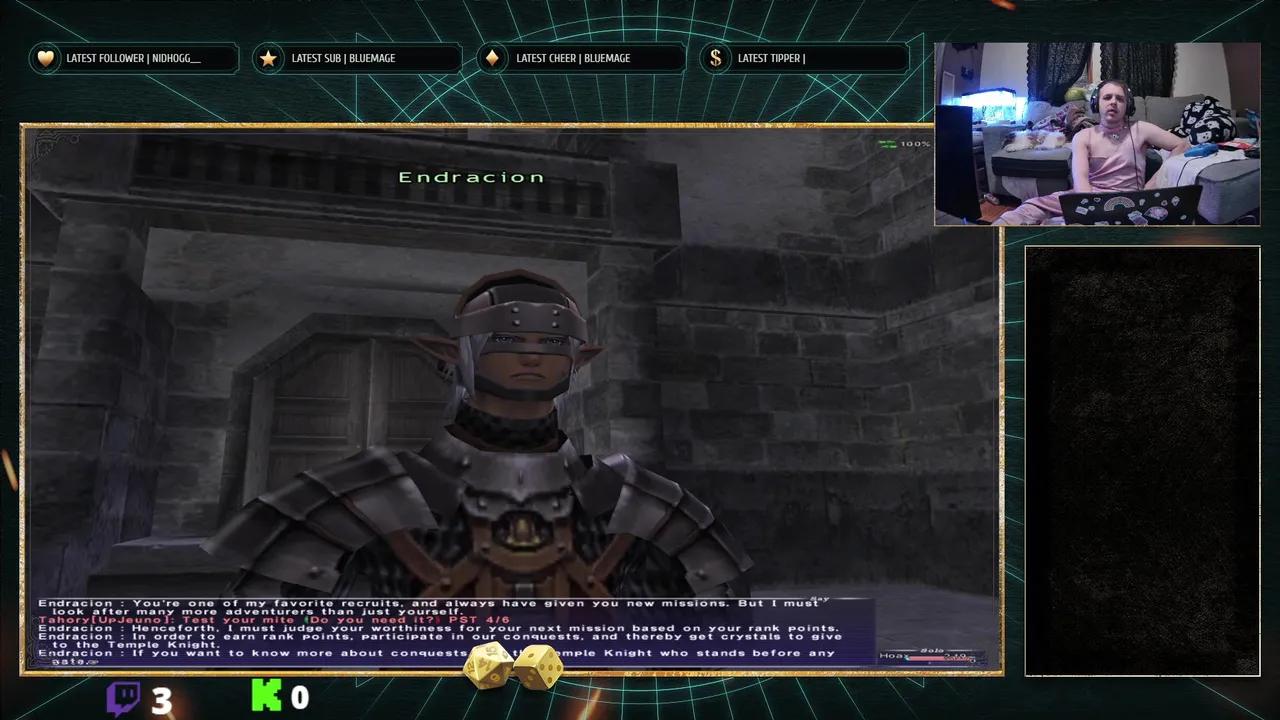
Task: Click the star icon beside Latest Sub
Action: coord(268,58)
